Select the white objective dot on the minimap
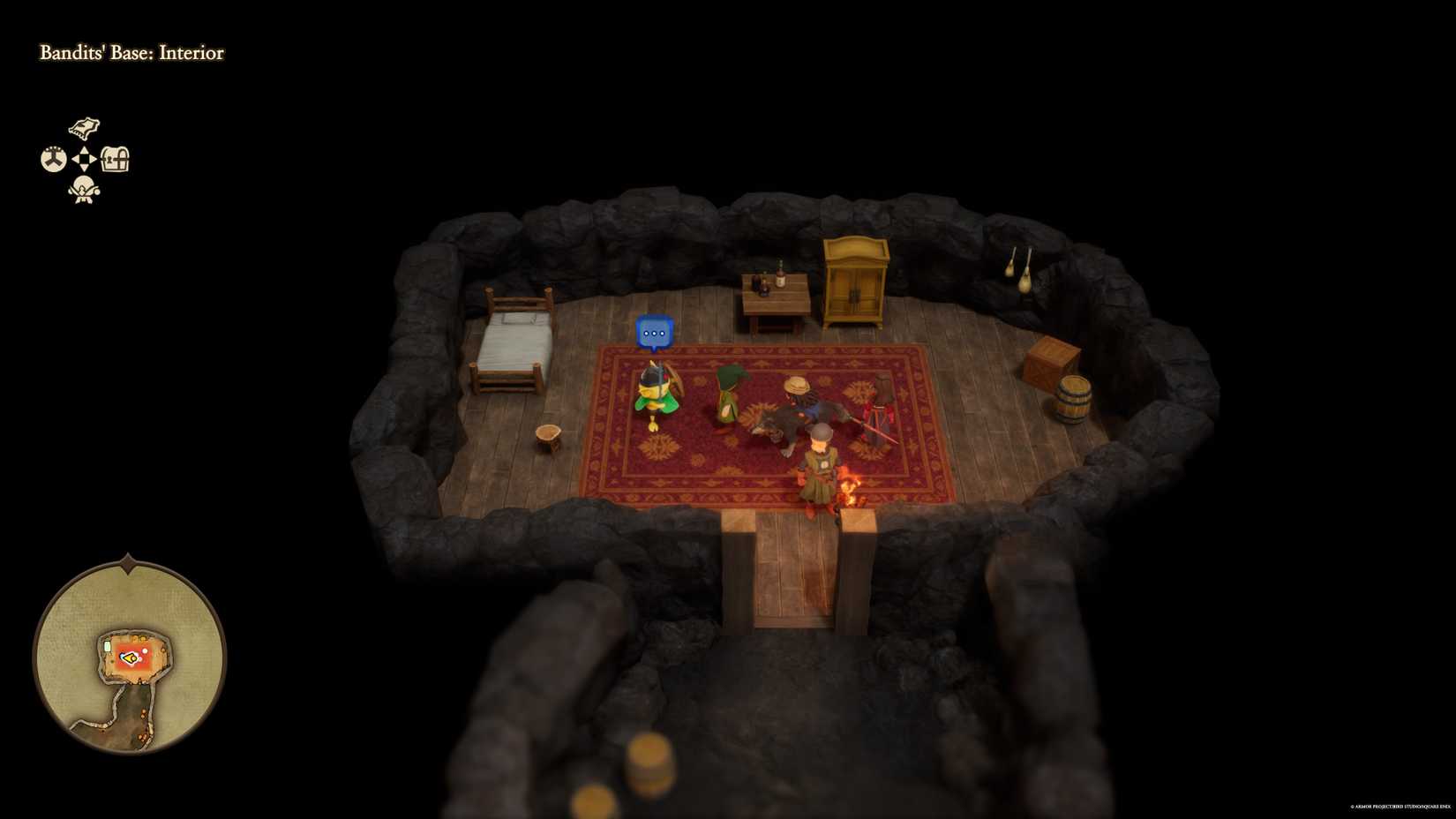This screenshot has width=1456, height=819. [145, 650]
